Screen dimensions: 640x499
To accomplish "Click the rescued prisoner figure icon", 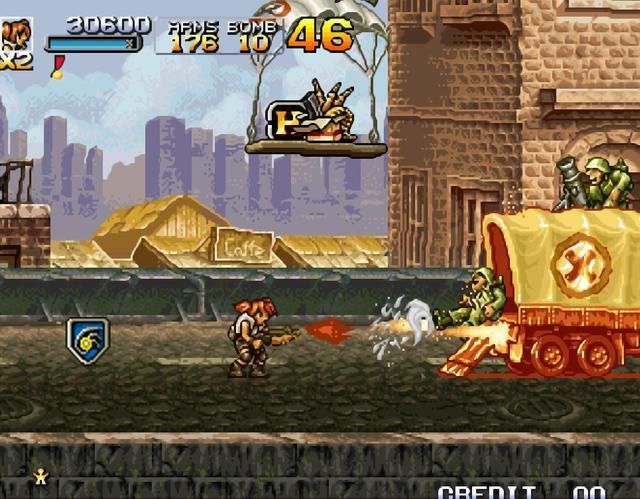I will 41,477.
